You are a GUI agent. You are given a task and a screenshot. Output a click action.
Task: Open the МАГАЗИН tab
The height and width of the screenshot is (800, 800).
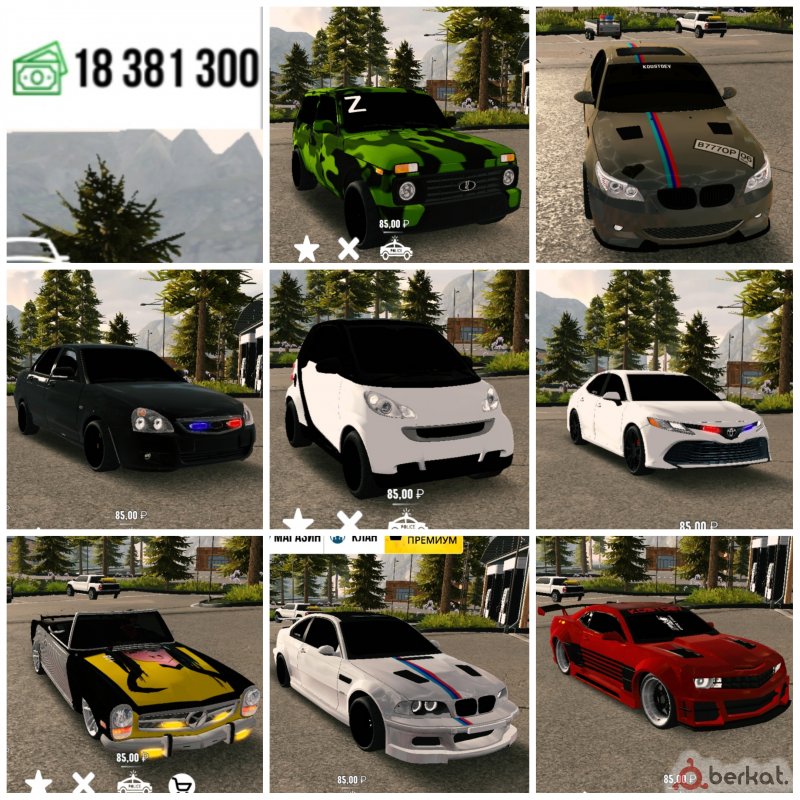coord(294,540)
